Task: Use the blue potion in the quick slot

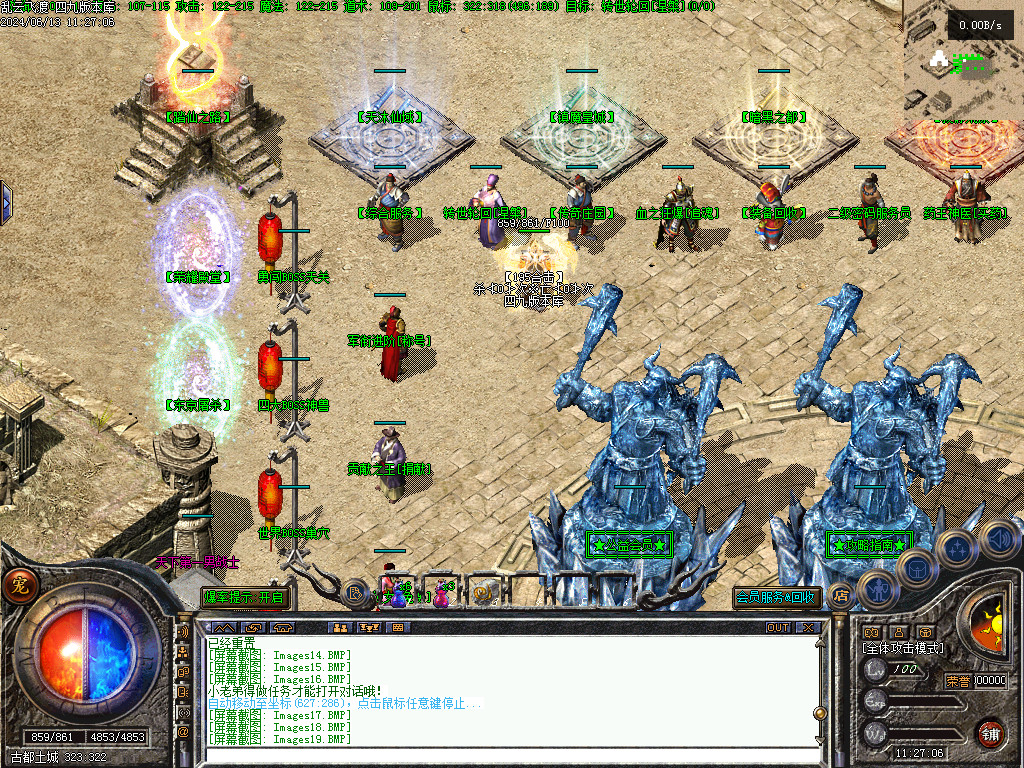Action: click(399, 595)
